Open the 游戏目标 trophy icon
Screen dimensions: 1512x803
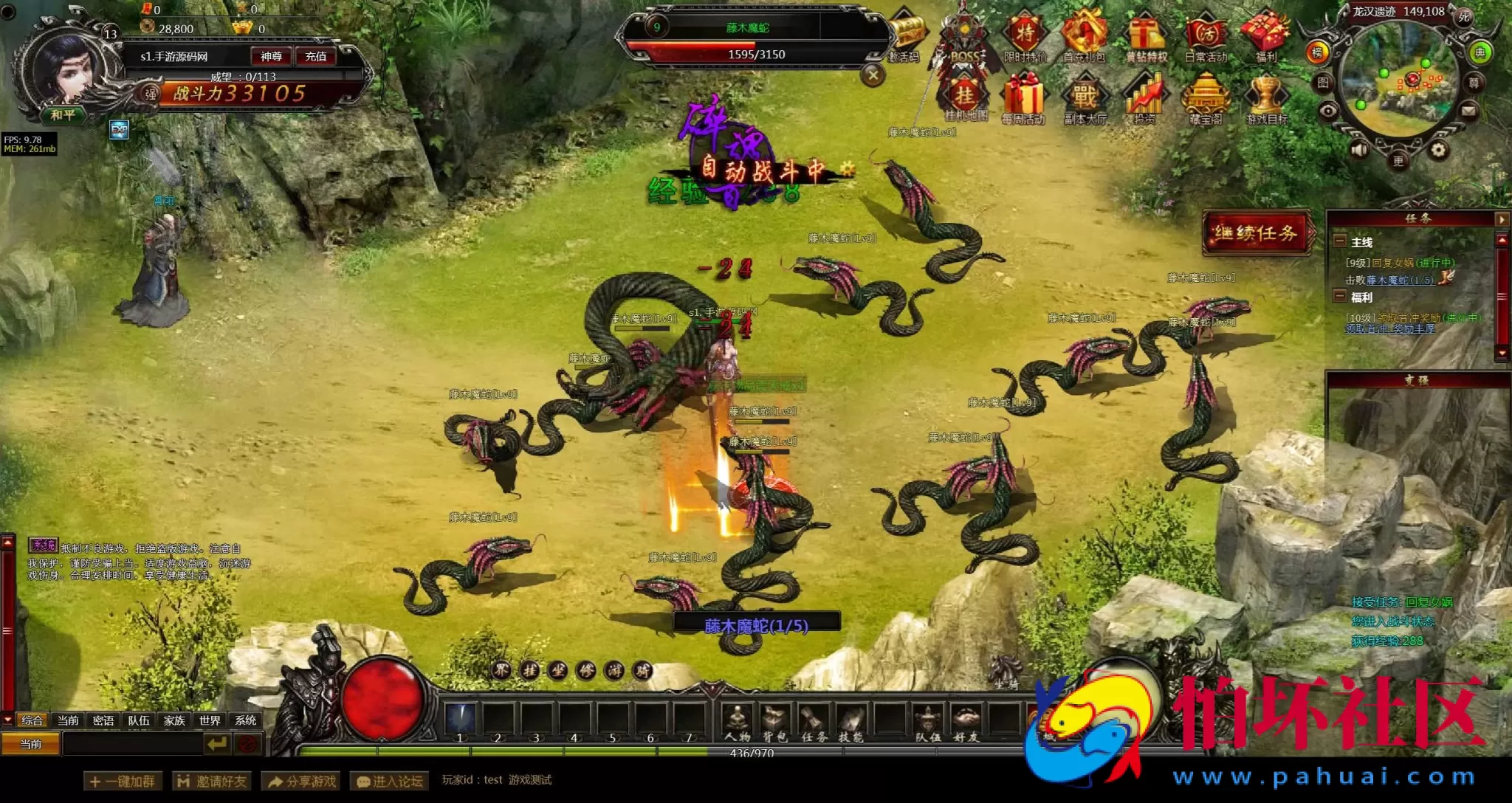pos(1265,98)
